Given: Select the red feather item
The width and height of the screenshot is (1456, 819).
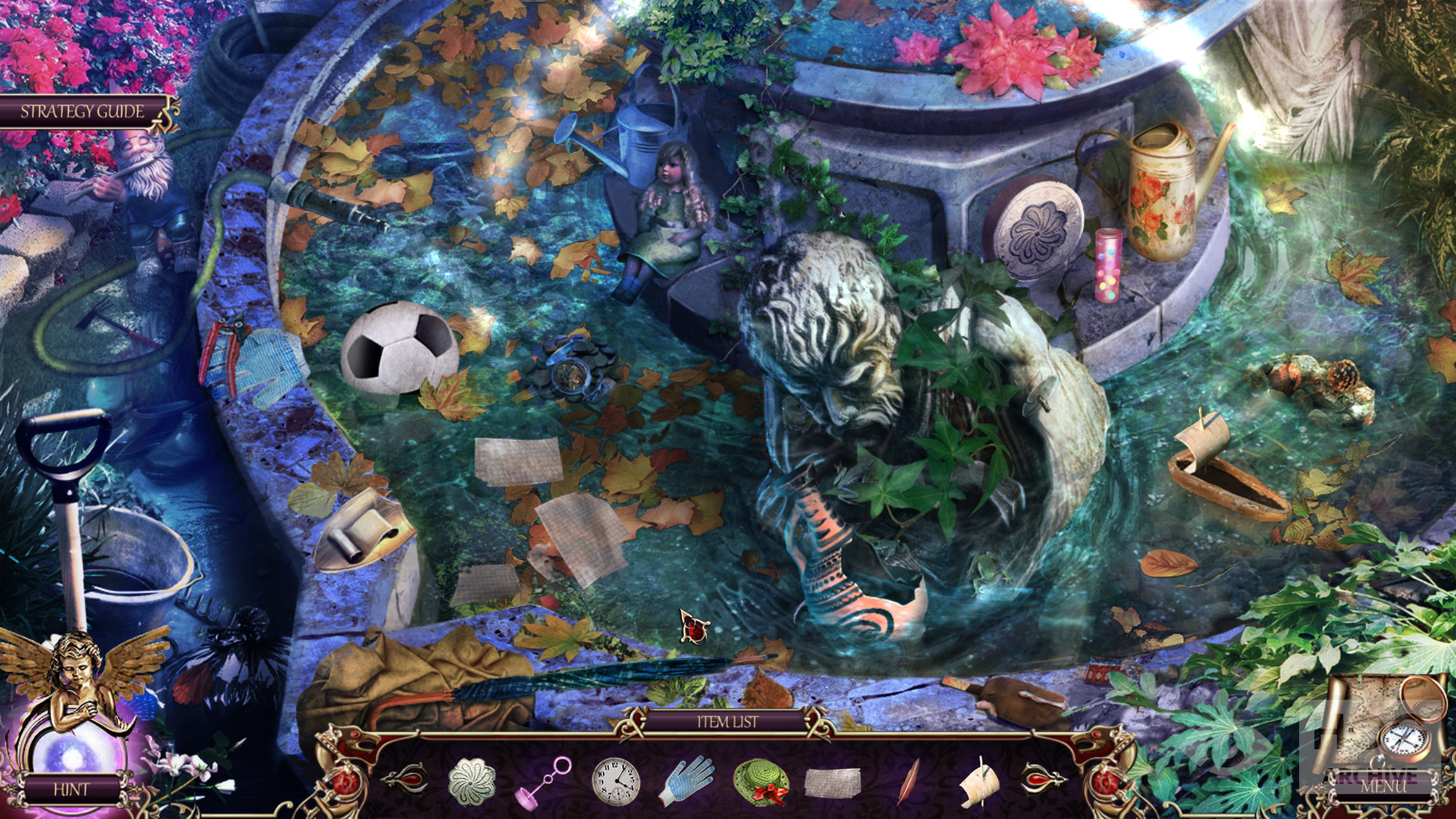Looking at the screenshot, I should tap(908, 781).
